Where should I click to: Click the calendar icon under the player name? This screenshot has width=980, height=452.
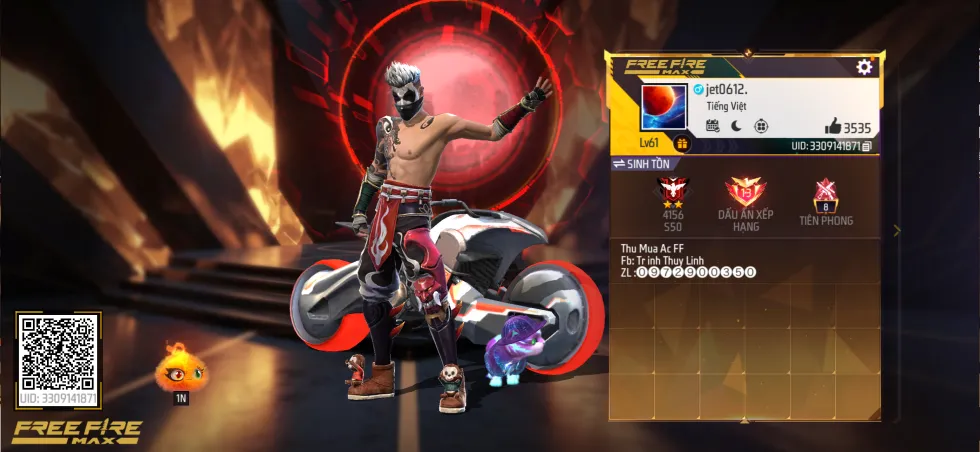pyautogui.click(x=713, y=126)
